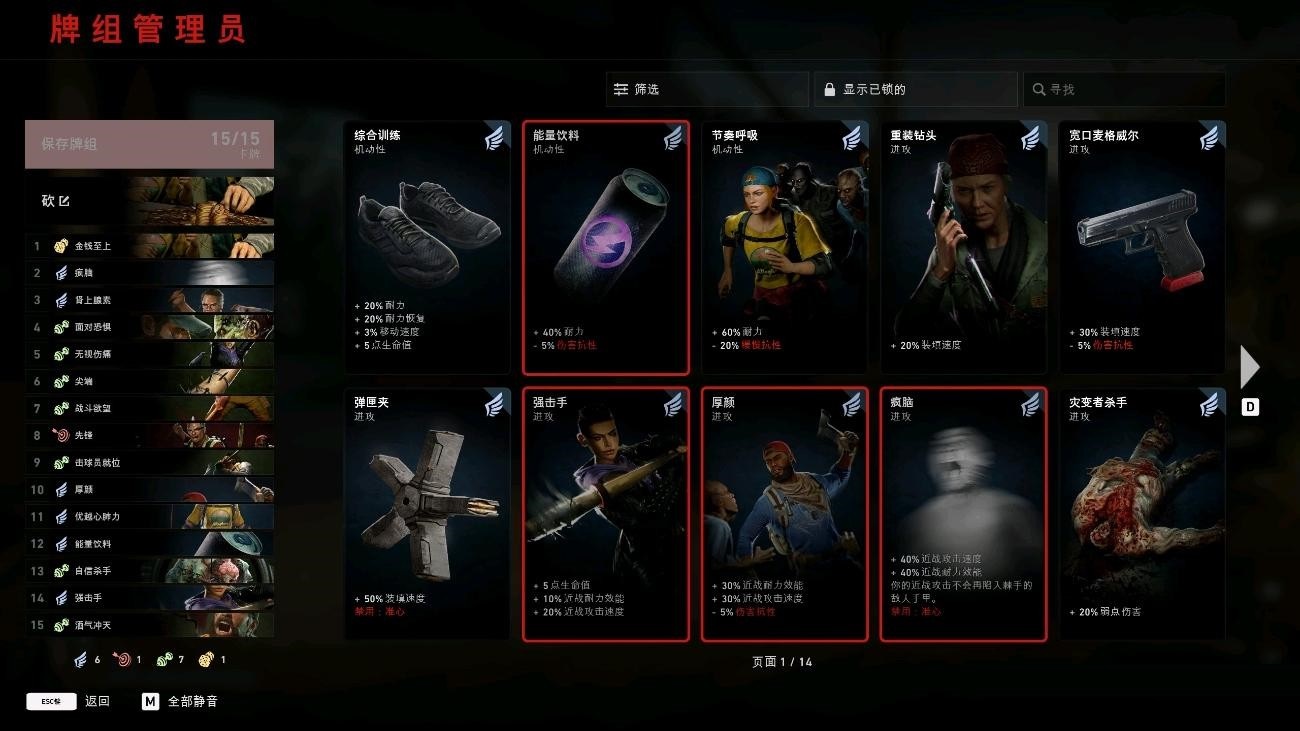Viewport: 1300px width, 731px height.
Task: Click the red Discipline target icon at bottom left
Action: [125, 659]
